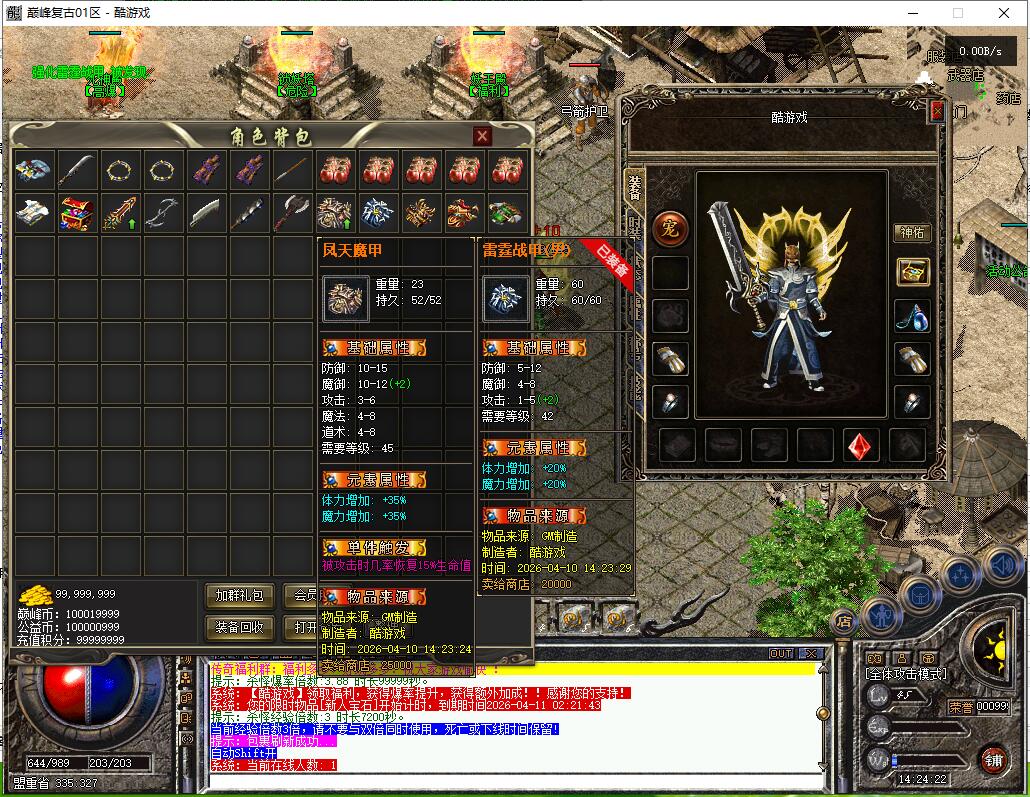Screen dimensions: 1030x797
Task: Select the red gem equipment slot
Action: pyautogui.click(x=862, y=445)
